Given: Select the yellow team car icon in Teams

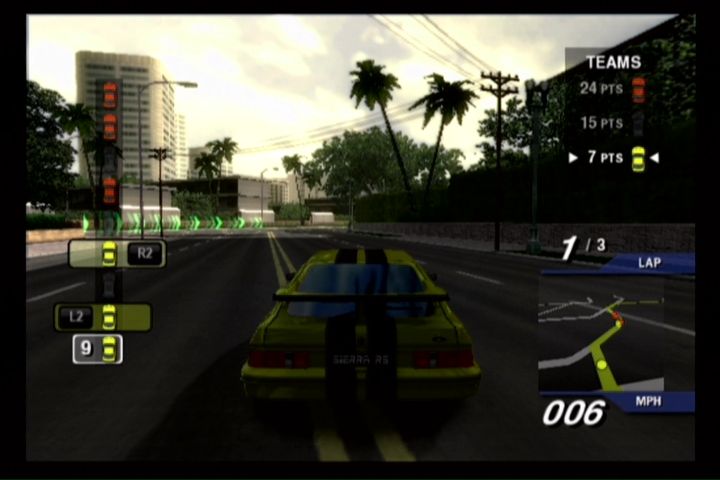Looking at the screenshot, I should click(x=638, y=158).
